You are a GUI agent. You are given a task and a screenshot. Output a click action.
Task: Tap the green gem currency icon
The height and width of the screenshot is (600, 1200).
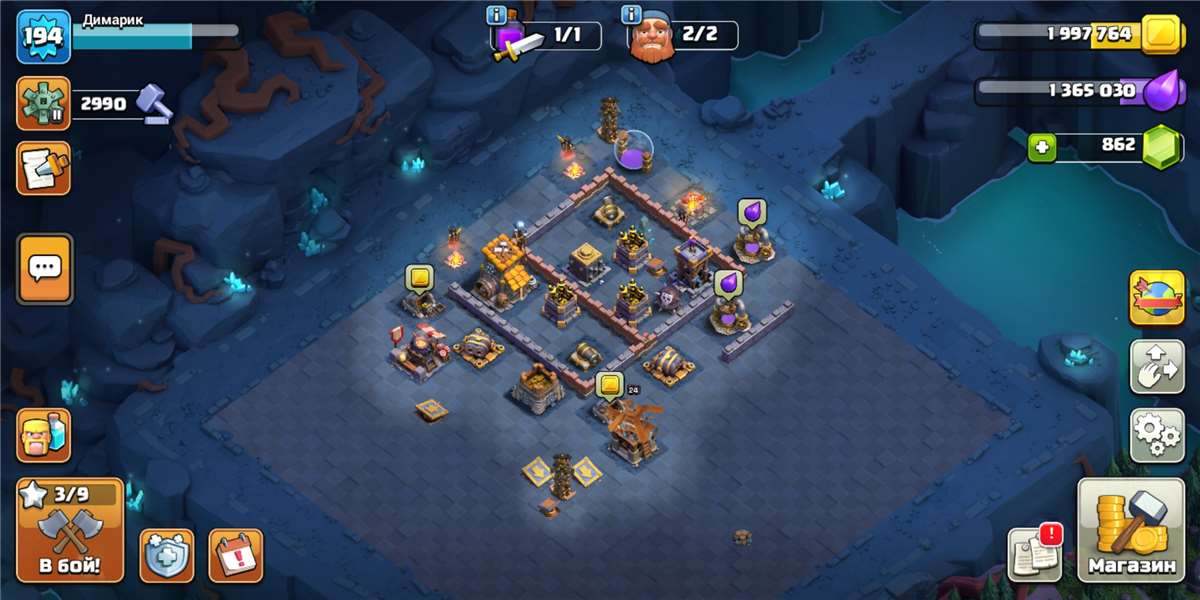[x=1161, y=145]
